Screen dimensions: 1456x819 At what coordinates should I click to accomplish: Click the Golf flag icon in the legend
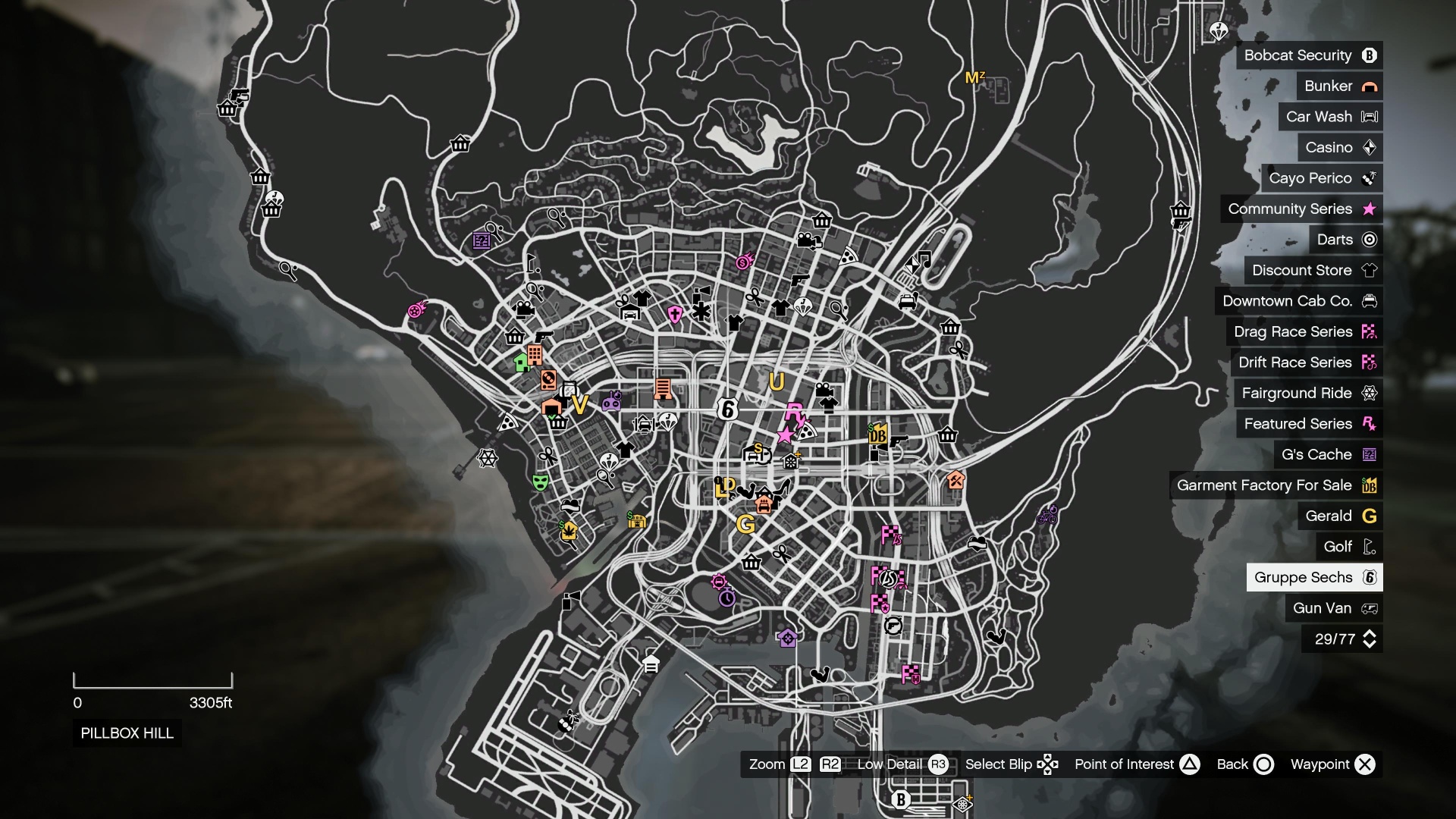click(1370, 546)
